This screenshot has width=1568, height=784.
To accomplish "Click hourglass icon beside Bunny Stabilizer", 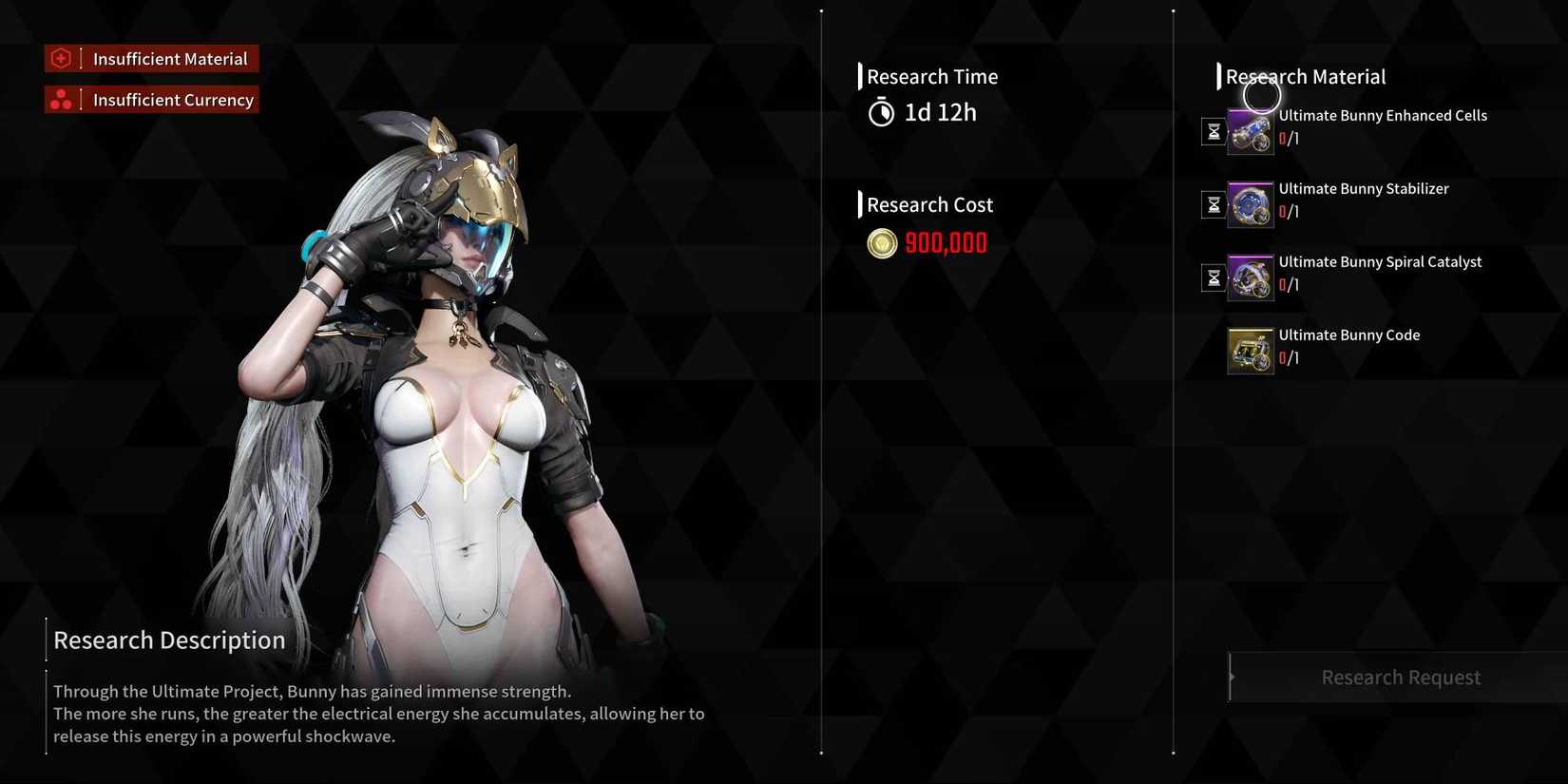I will [x=1214, y=205].
